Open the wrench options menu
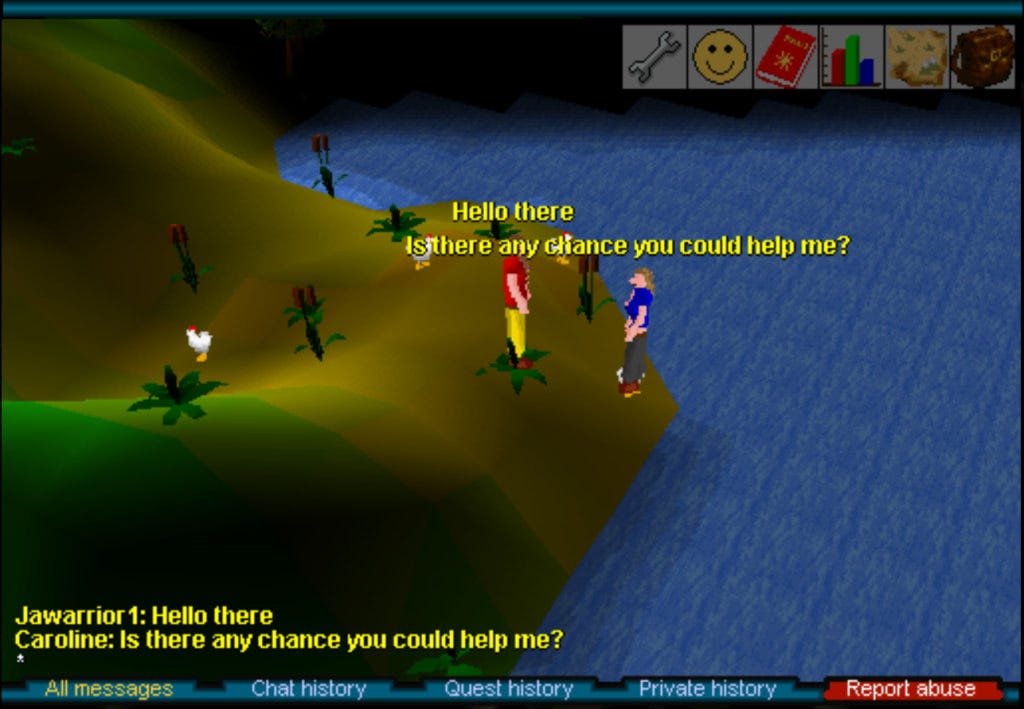The width and height of the screenshot is (1024, 709). tap(654, 57)
